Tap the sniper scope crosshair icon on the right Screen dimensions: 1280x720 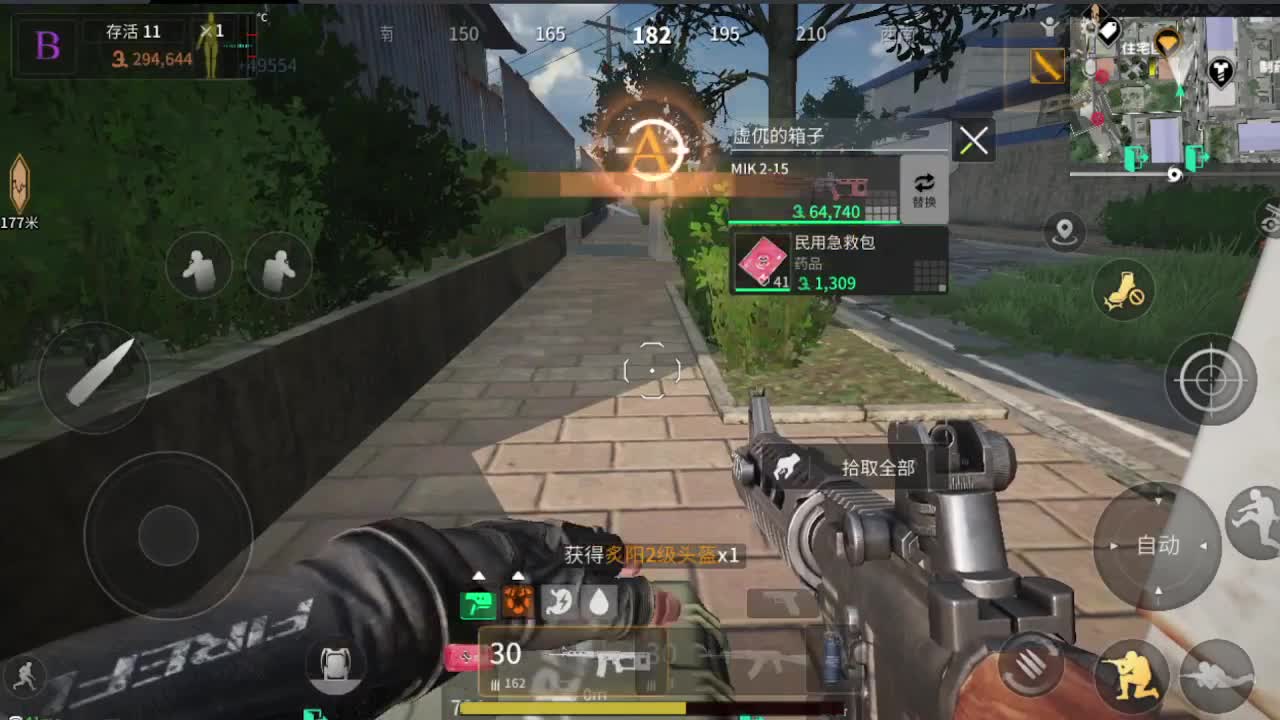[x=1210, y=380]
